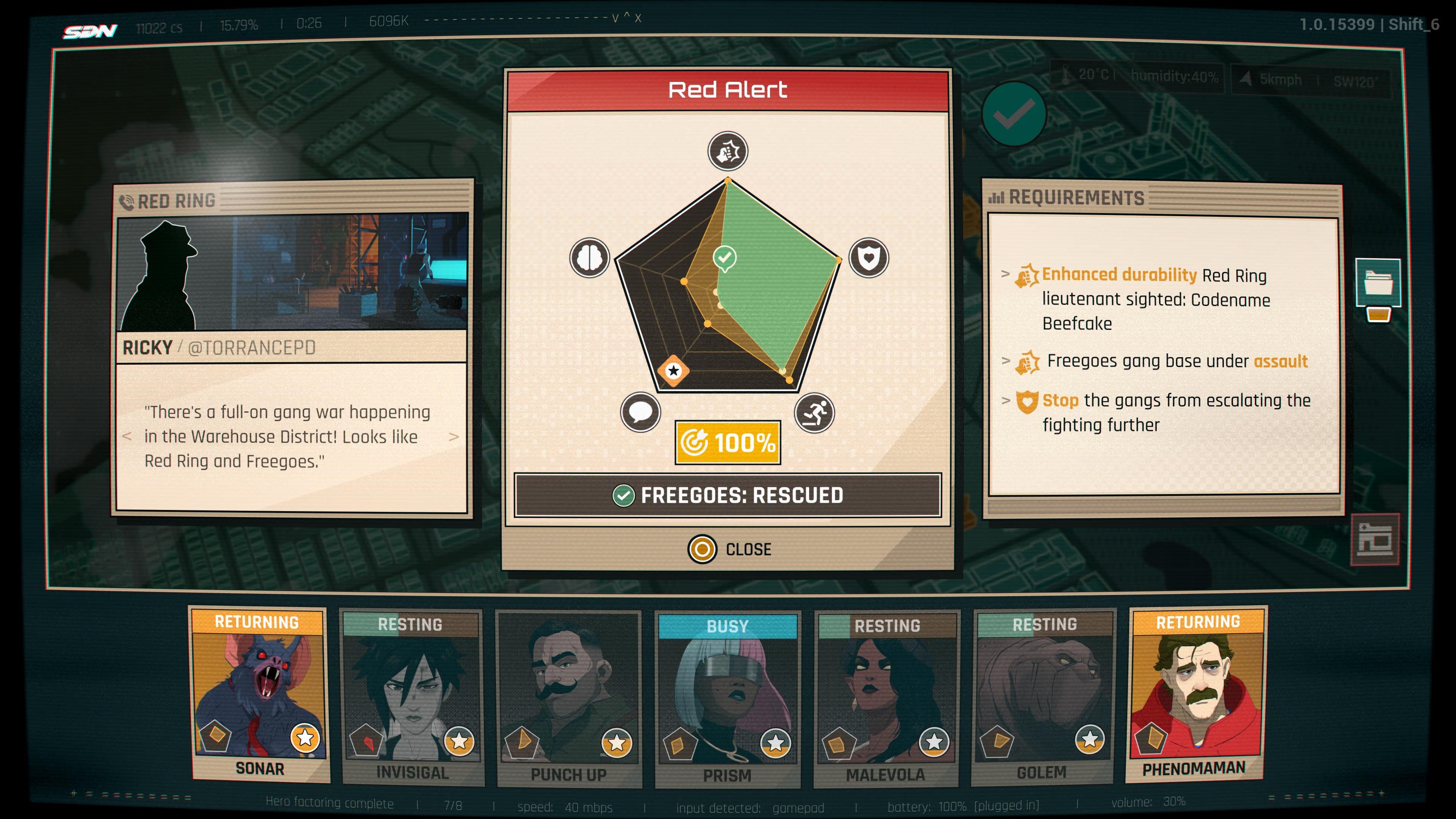The width and height of the screenshot is (1456, 819).
Task: Show the previous caller dialogue line
Action: 127,437
